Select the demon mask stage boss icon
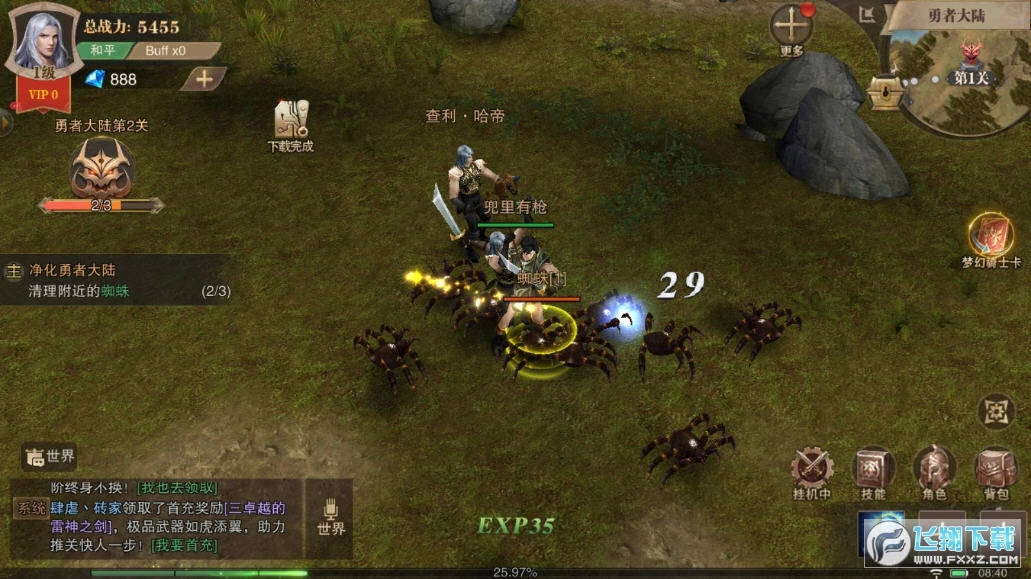This screenshot has height=579, width=1031. [102, 168]
